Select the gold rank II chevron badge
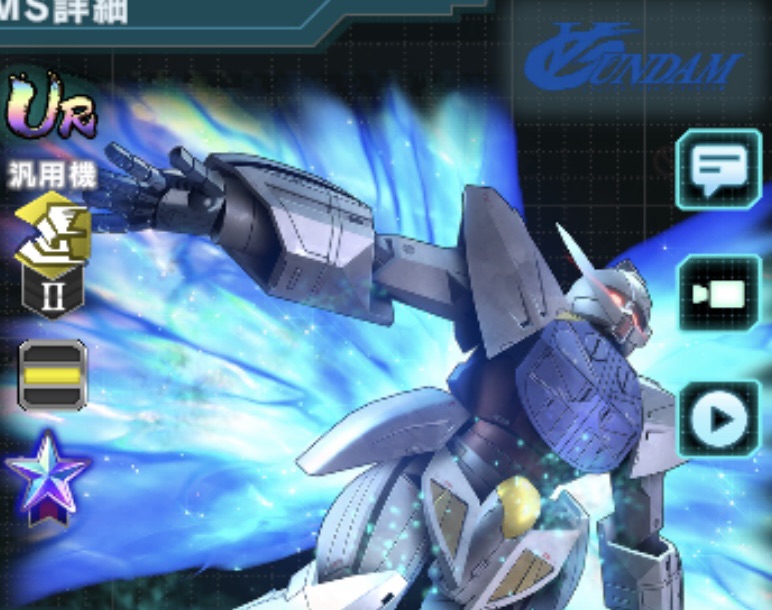772x610 pixels. coord(53,254)
